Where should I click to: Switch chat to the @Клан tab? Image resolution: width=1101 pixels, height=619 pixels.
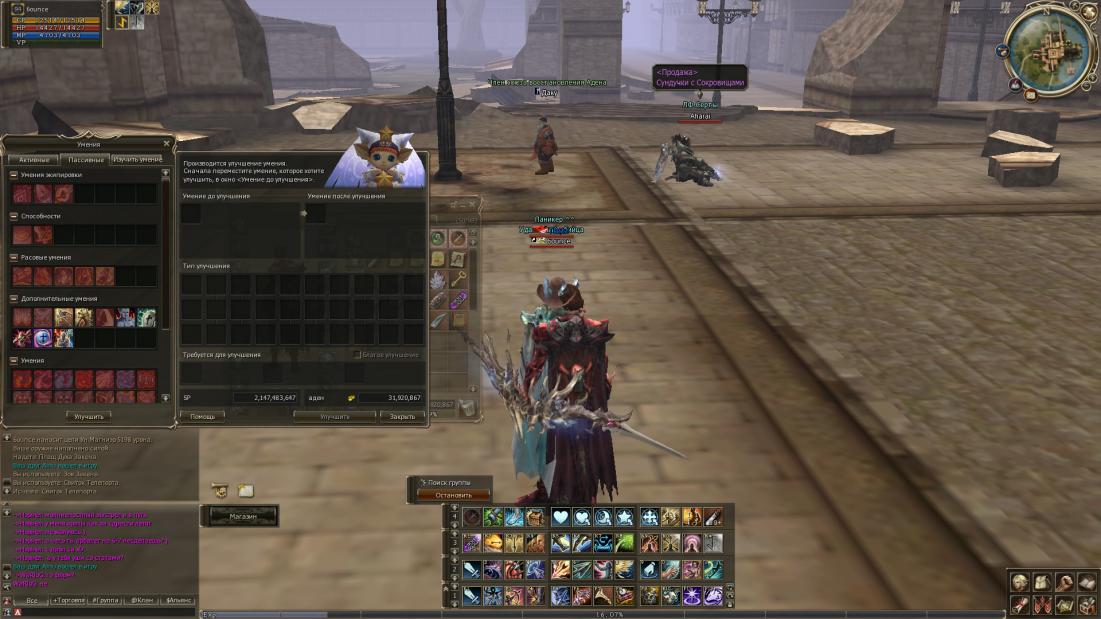(x=143, y=600)
